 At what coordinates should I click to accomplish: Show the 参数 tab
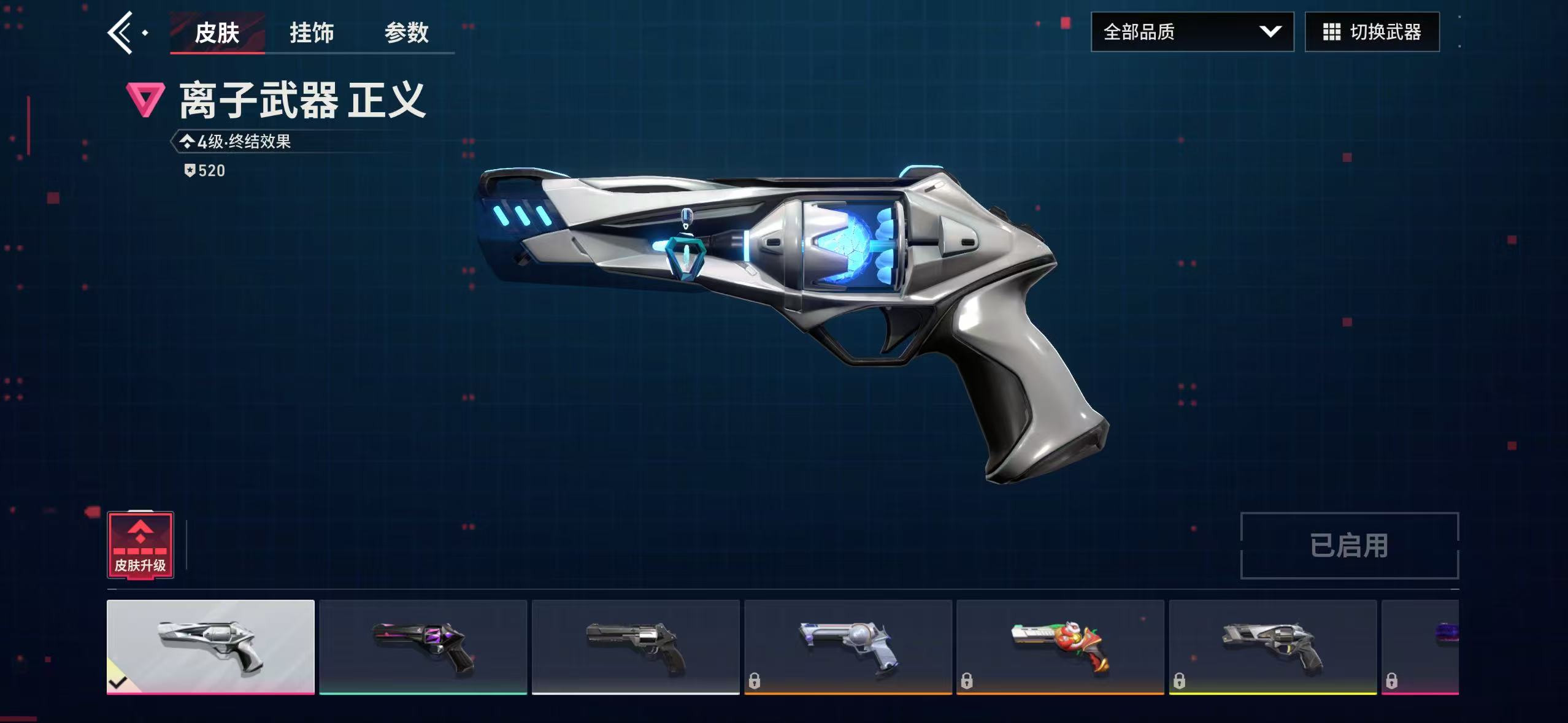[x=406, y=33]
